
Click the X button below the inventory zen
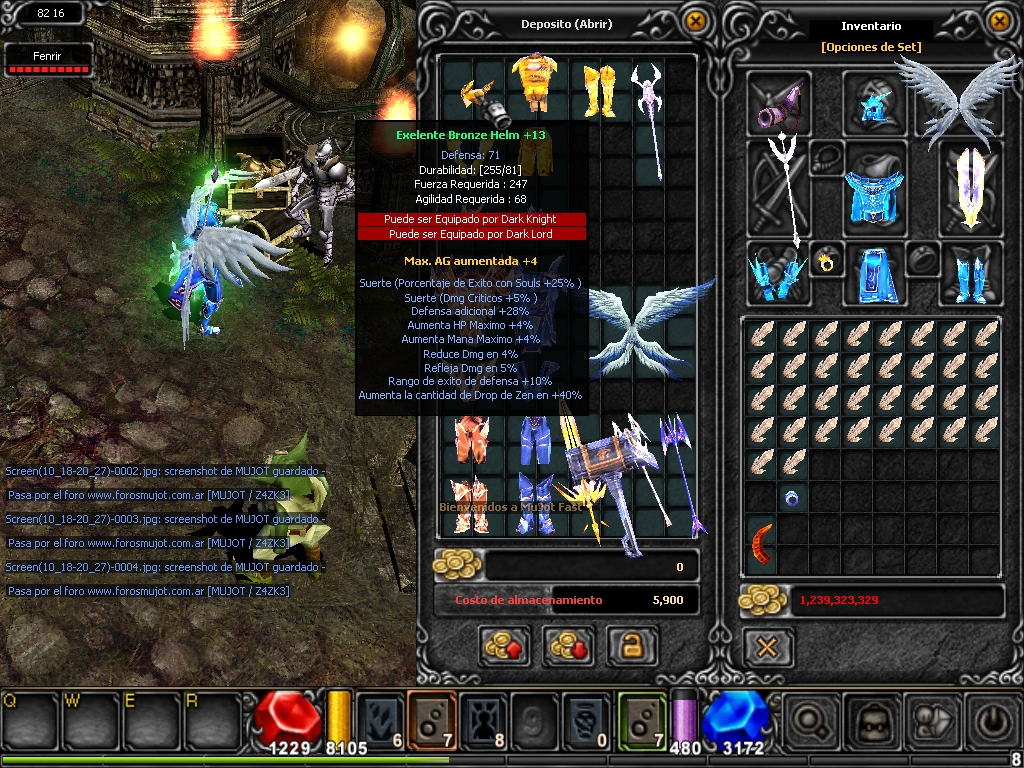pyautogui.click(x=767, y=647)
